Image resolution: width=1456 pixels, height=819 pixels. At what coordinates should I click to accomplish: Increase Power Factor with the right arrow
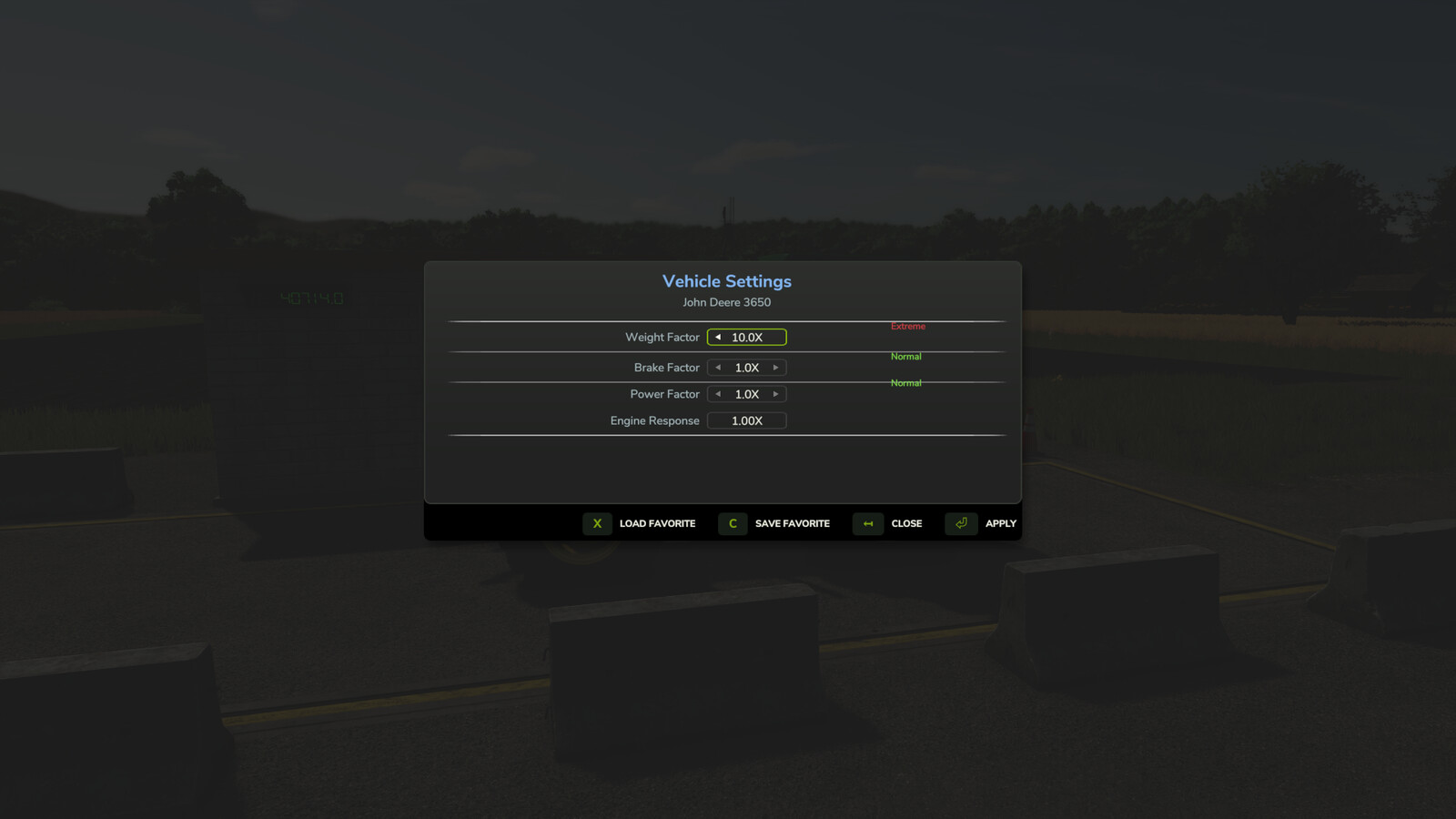click(x=775, y=393)
